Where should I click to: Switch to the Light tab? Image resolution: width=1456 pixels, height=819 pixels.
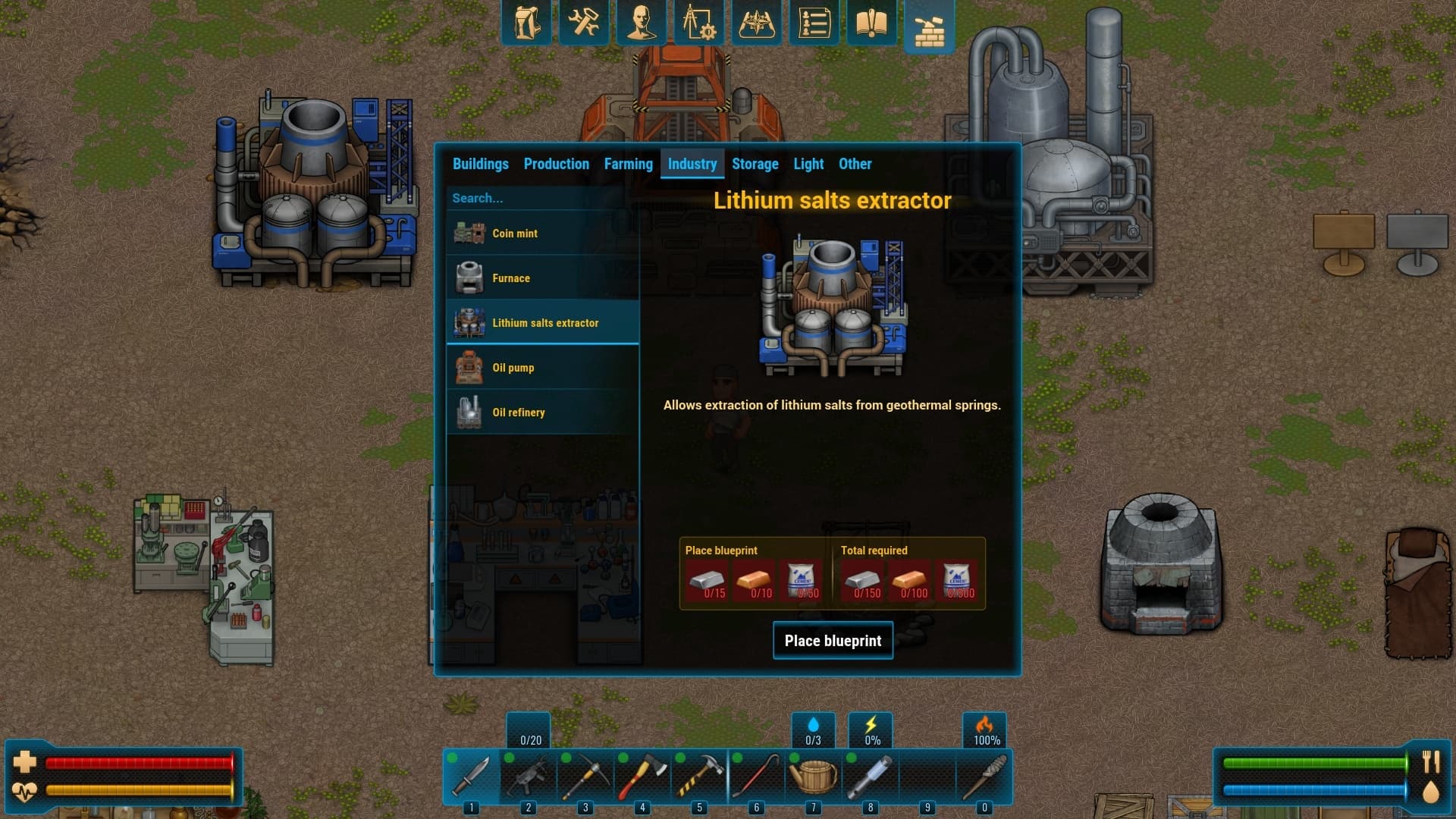(808, 164)
